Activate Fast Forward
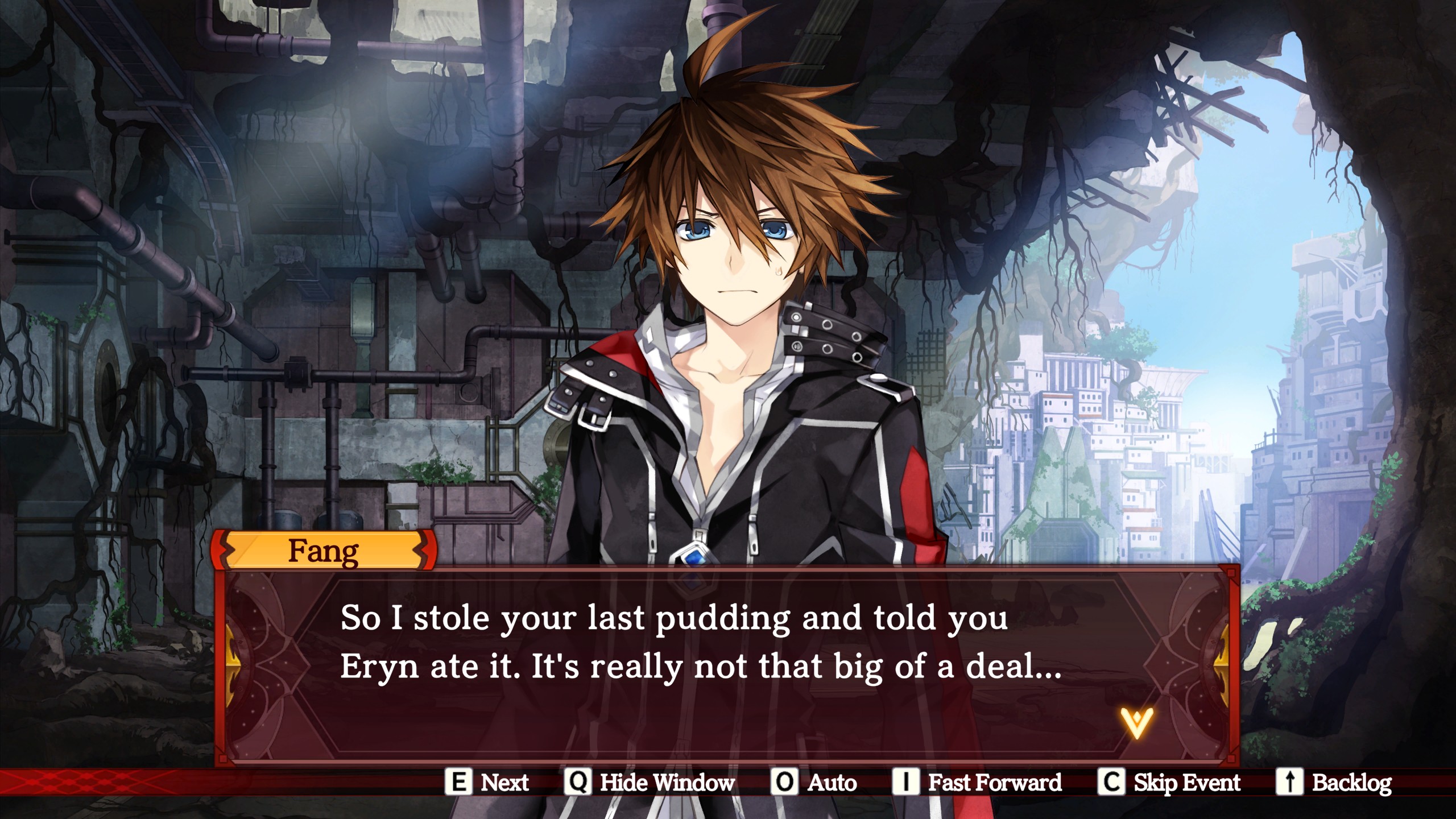 tap(977, 783)
